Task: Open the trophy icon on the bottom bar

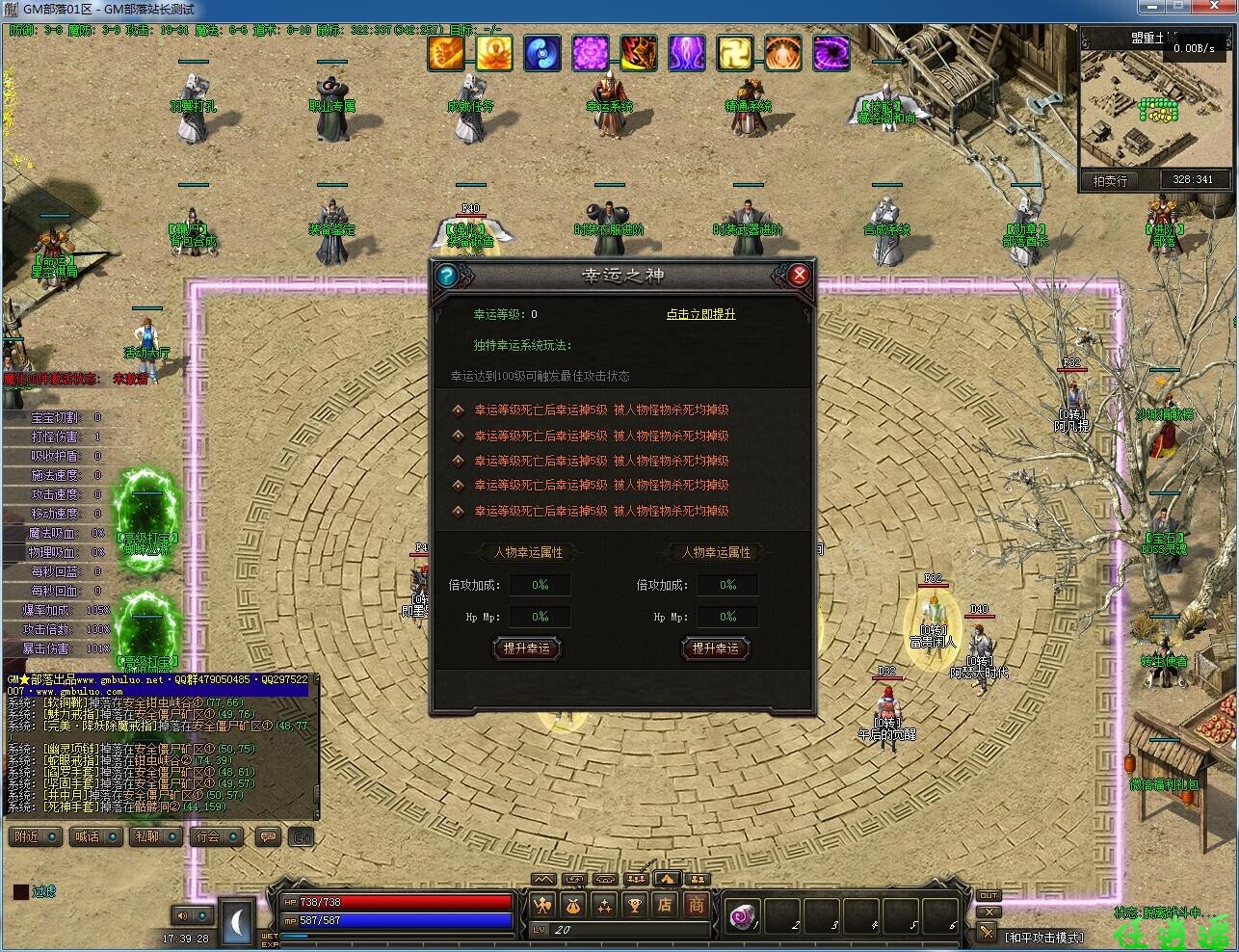Action: coord(634,905)
